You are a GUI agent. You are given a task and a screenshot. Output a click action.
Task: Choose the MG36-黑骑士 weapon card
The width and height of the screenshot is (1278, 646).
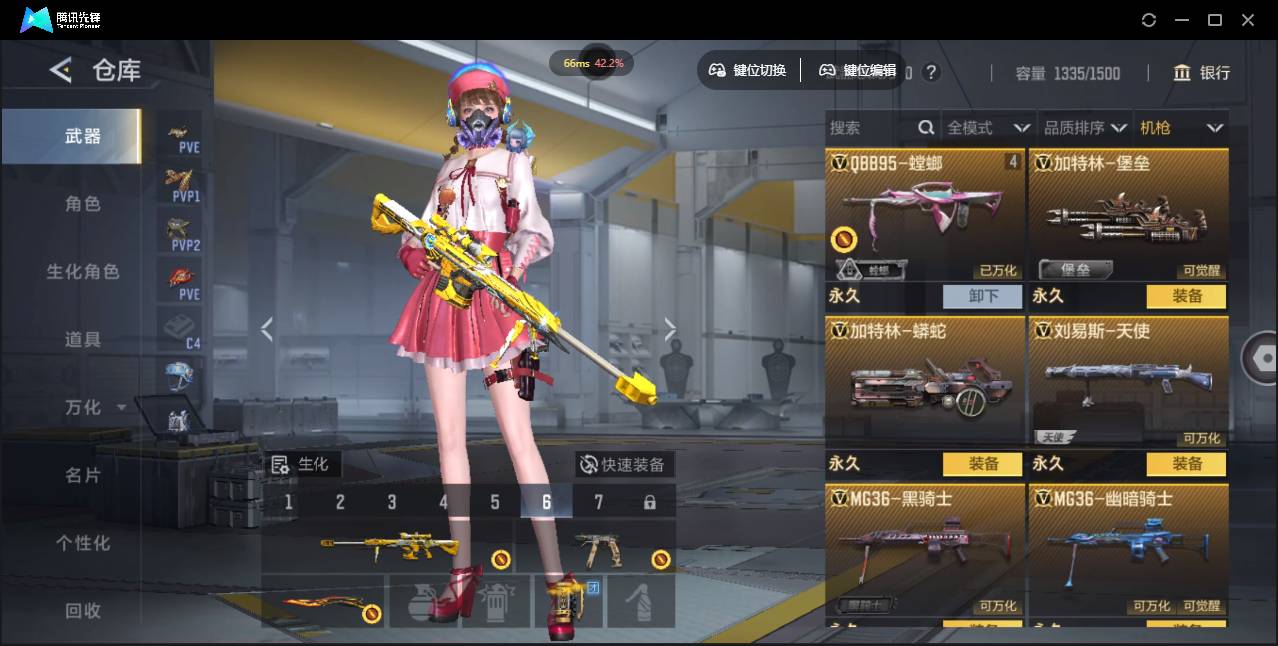925,552
